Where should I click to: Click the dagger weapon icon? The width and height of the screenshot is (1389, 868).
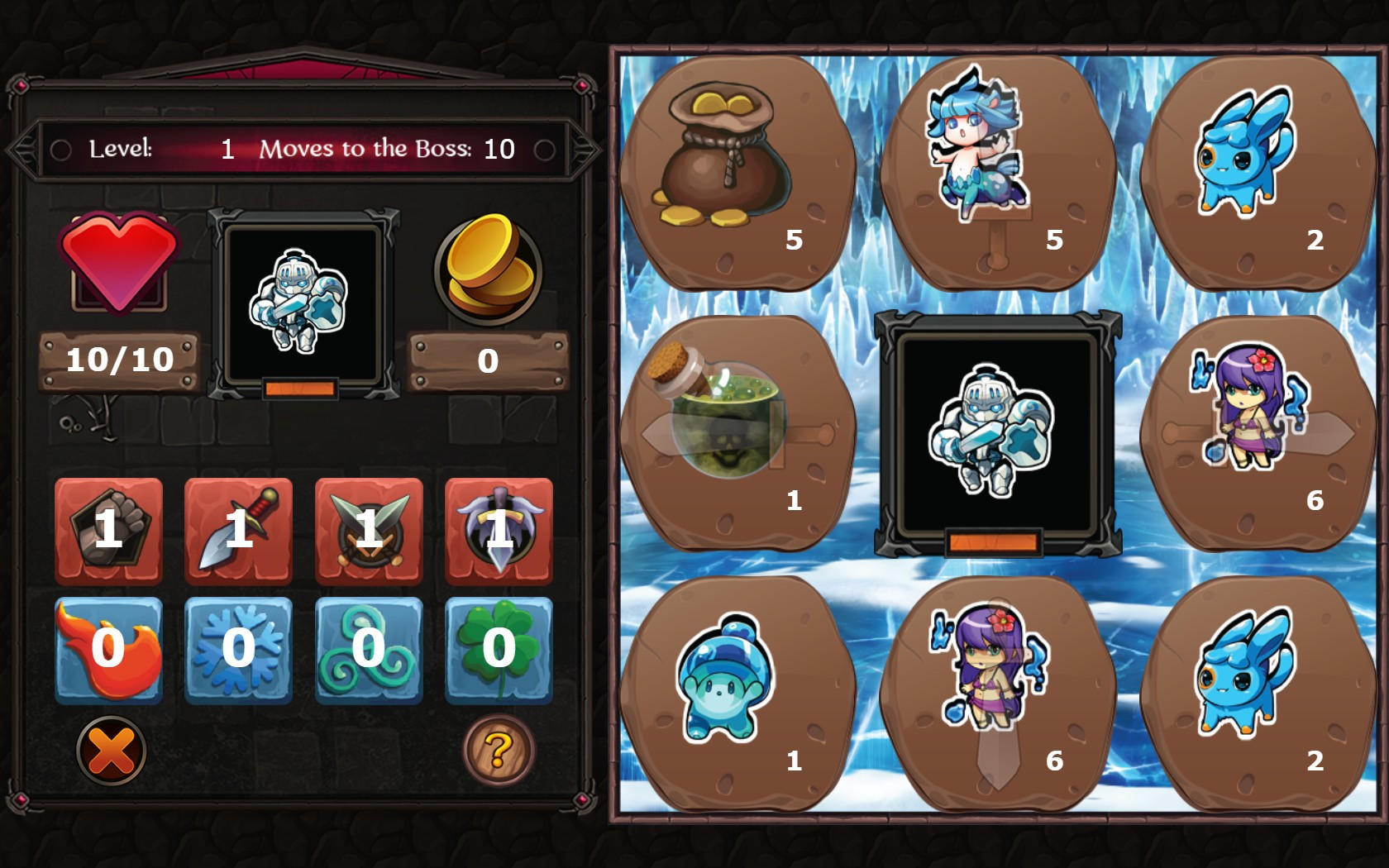click(x=238, y=532)
